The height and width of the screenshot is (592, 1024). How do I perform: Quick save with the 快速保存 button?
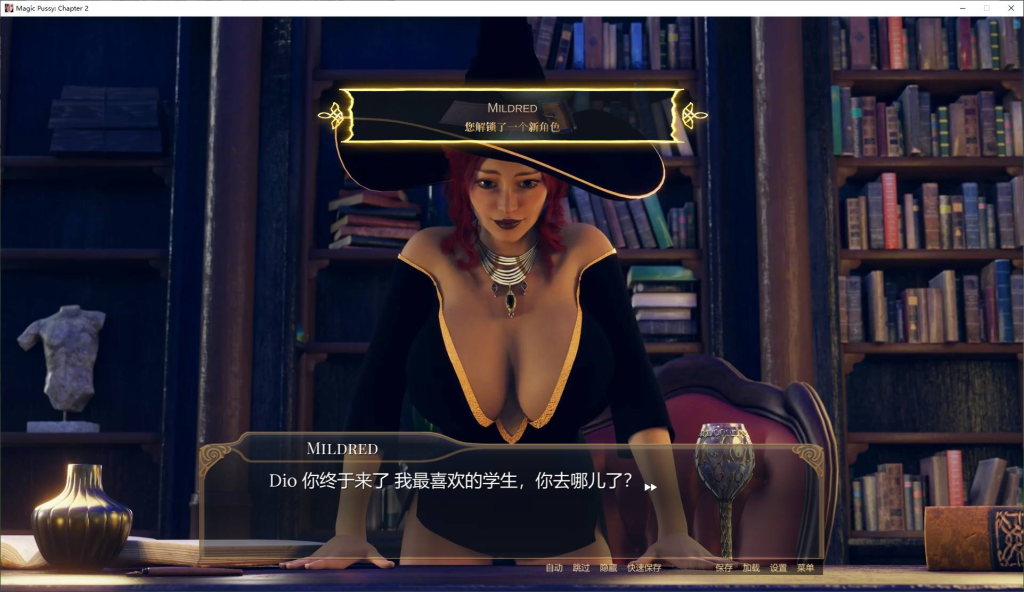coord(644,568)
